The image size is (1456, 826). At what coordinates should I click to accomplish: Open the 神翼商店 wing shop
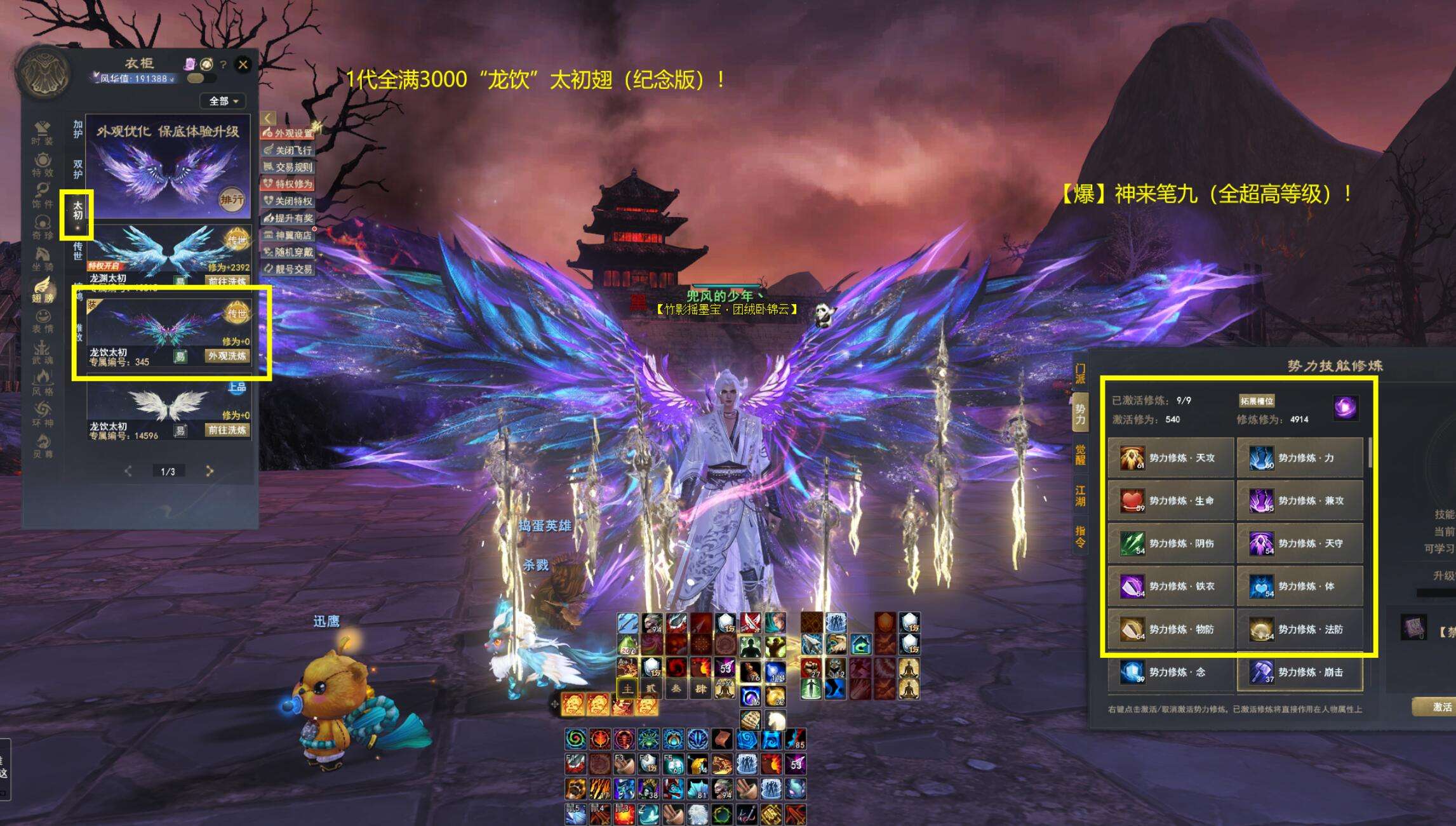click(x=288, y=236)
